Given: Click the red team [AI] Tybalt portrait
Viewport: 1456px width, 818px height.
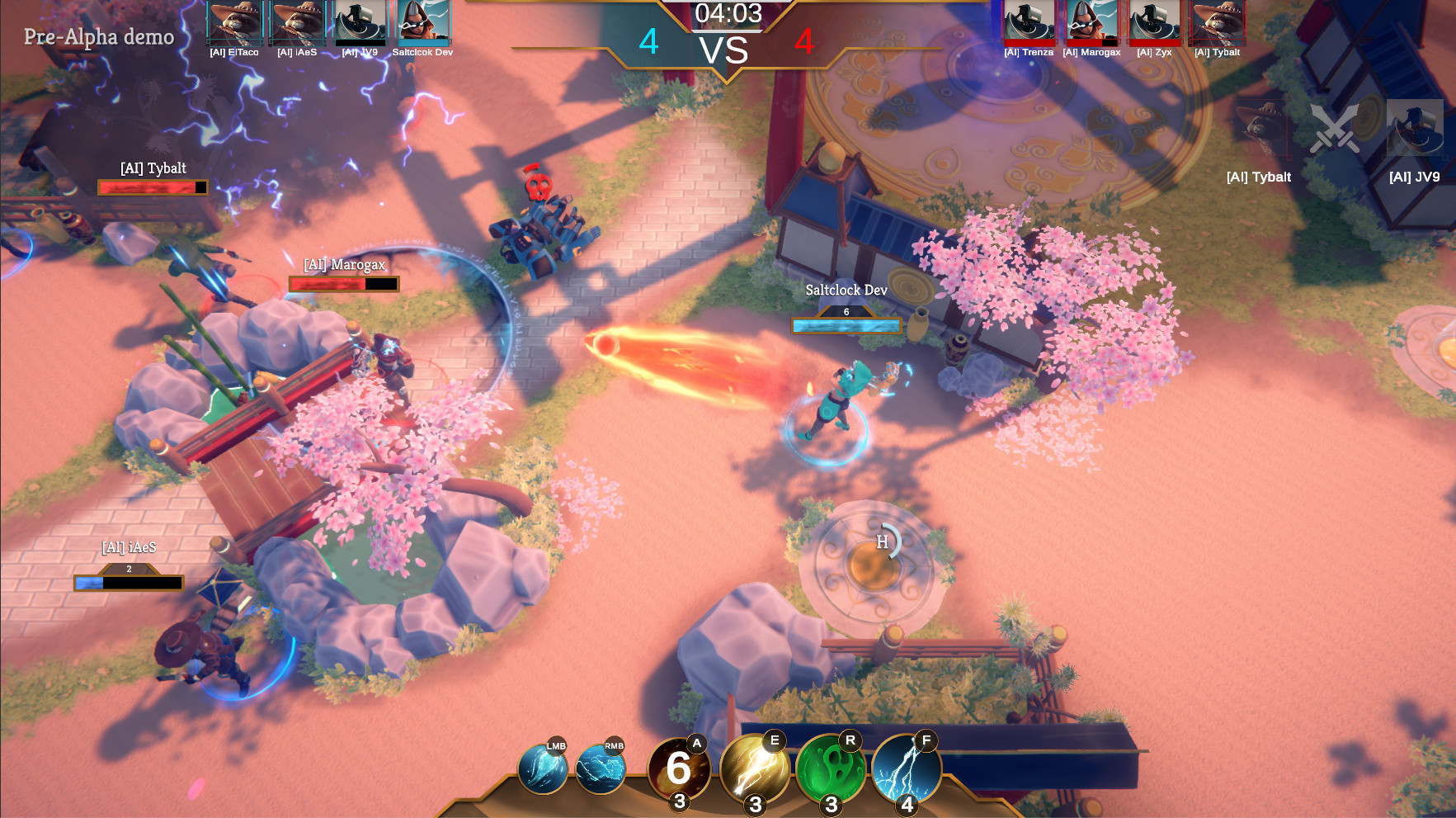Looking at the screenshot, I should coord(1217,22).
